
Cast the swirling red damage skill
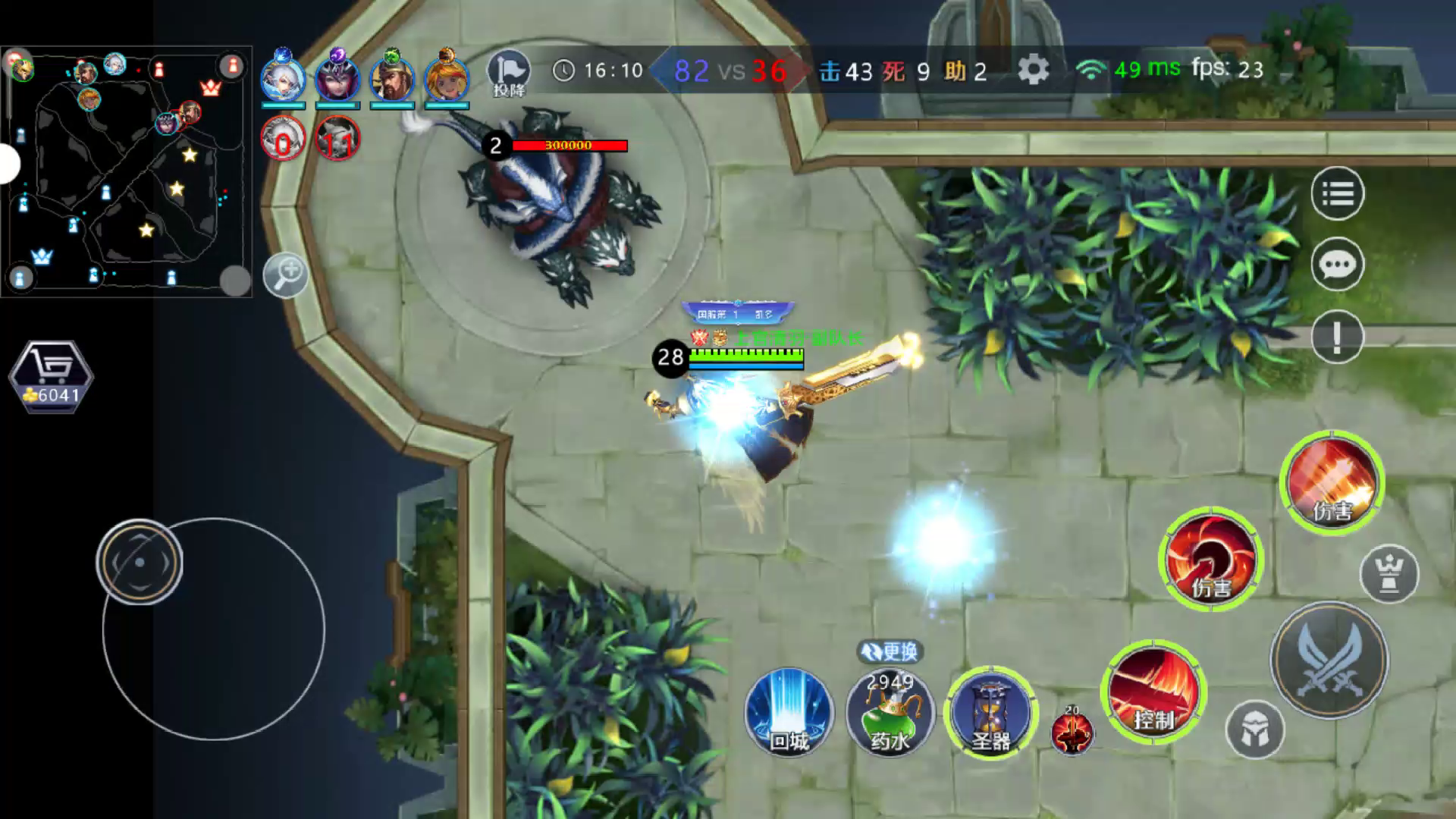[x=1210, y=560]
